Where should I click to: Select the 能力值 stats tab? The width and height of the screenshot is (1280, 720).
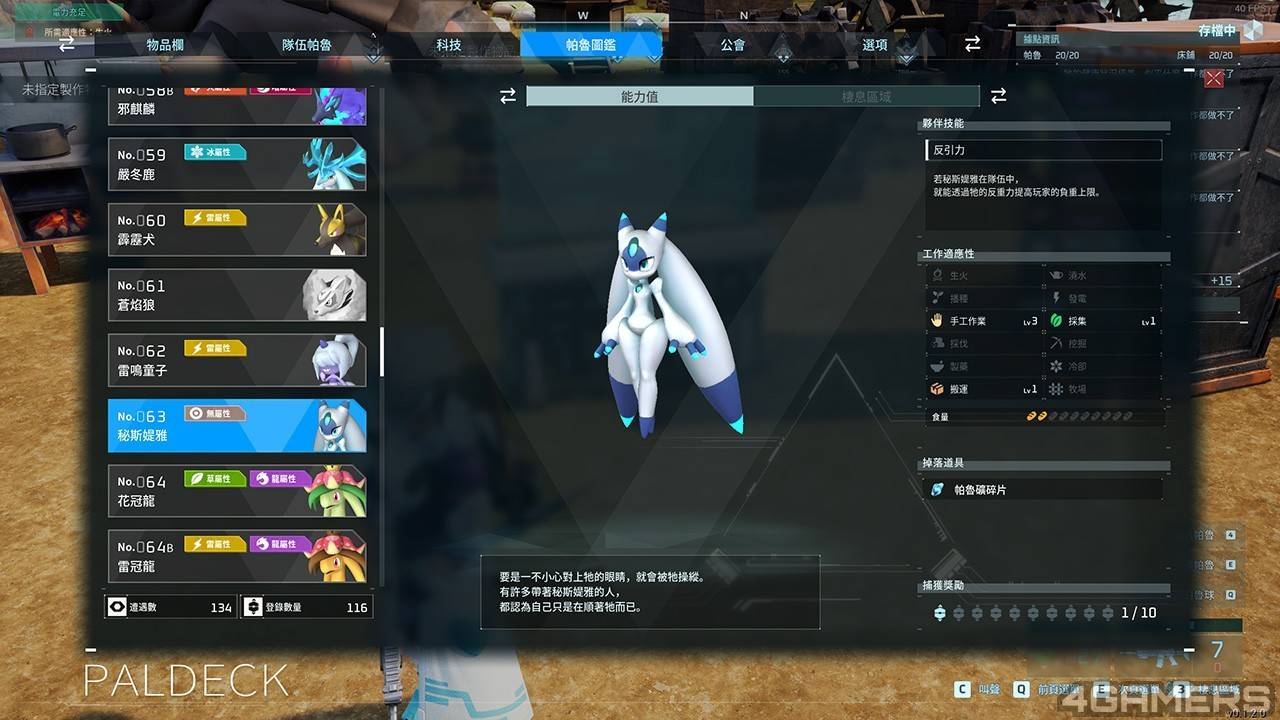(x=640, y=97)
